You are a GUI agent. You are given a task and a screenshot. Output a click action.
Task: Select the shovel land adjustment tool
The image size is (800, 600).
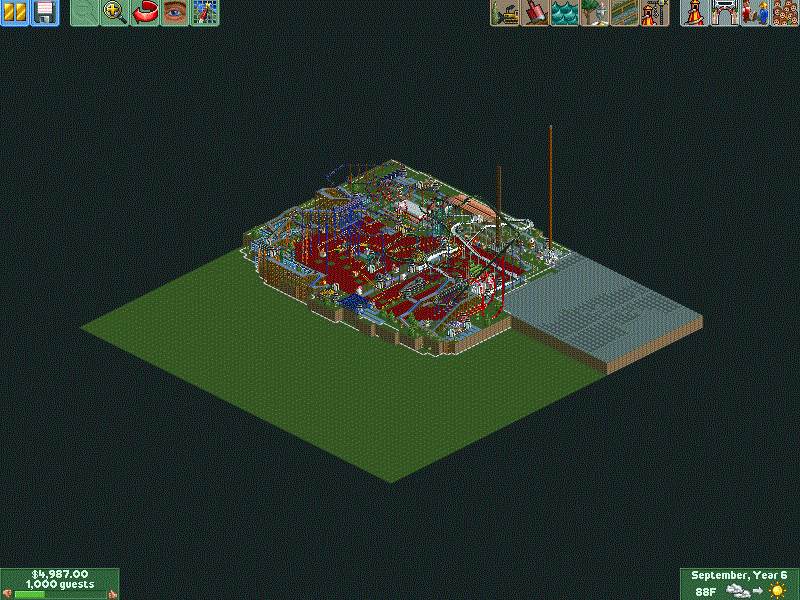point(535,13)
